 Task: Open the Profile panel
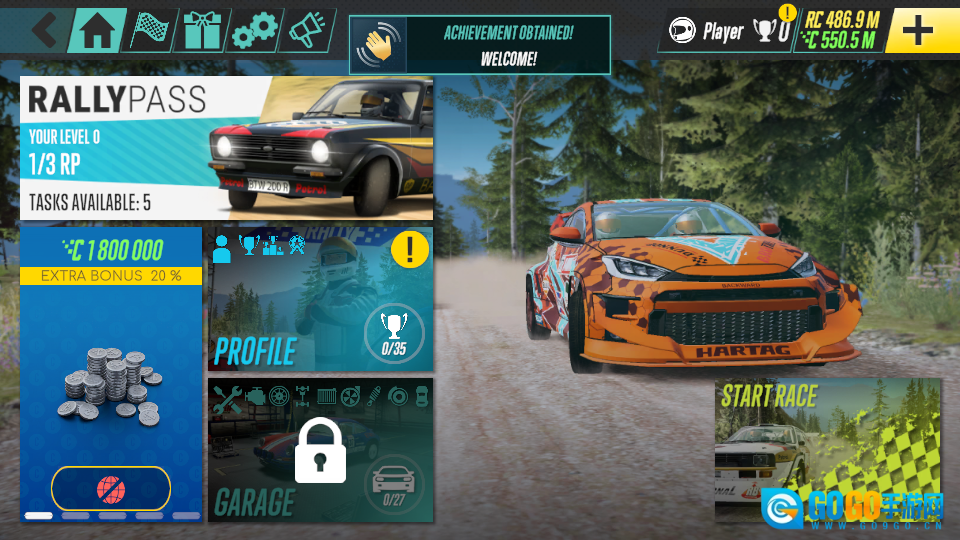(x=320, y=300)
